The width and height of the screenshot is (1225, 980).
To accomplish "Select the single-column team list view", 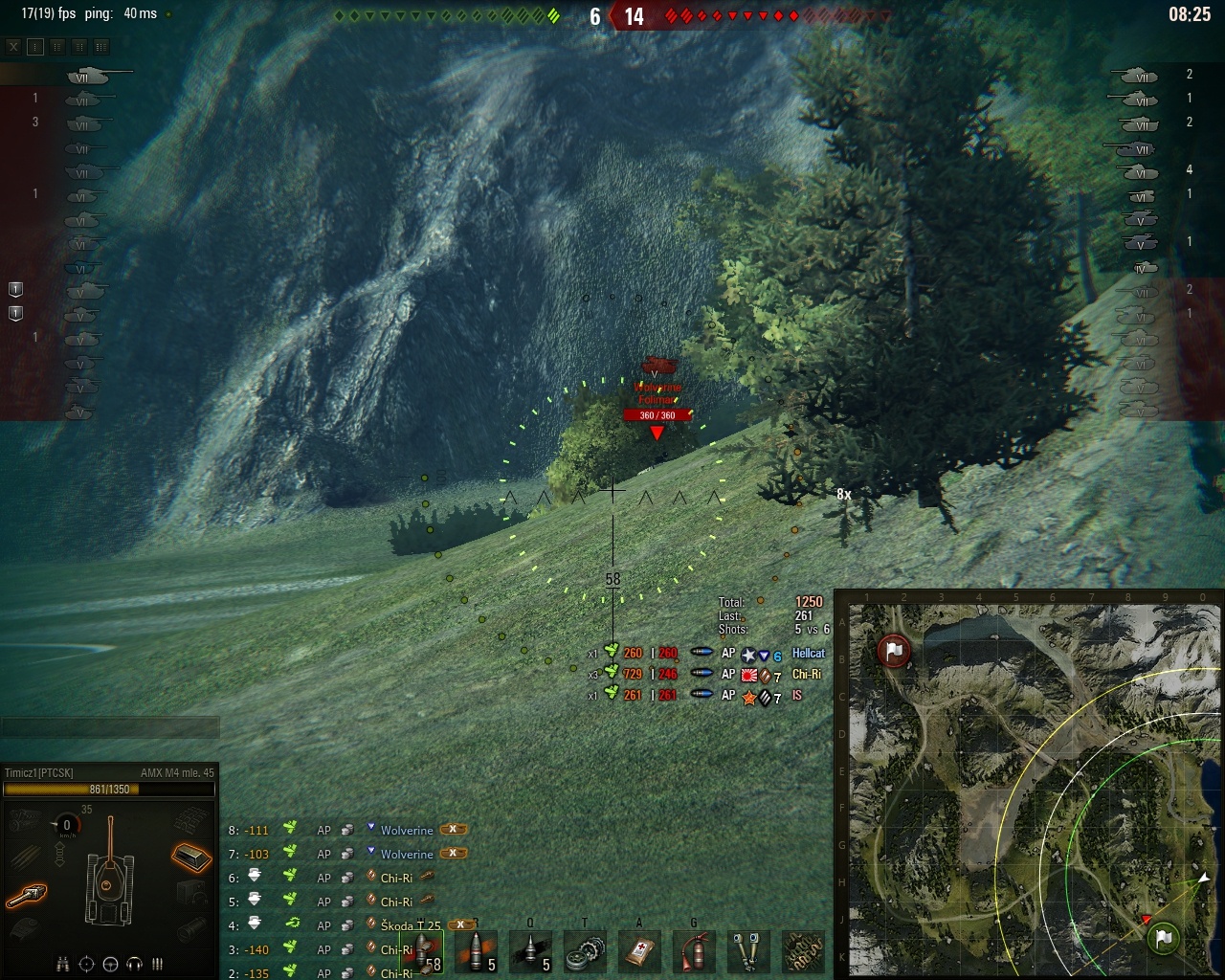I will (x=35, y=46).
